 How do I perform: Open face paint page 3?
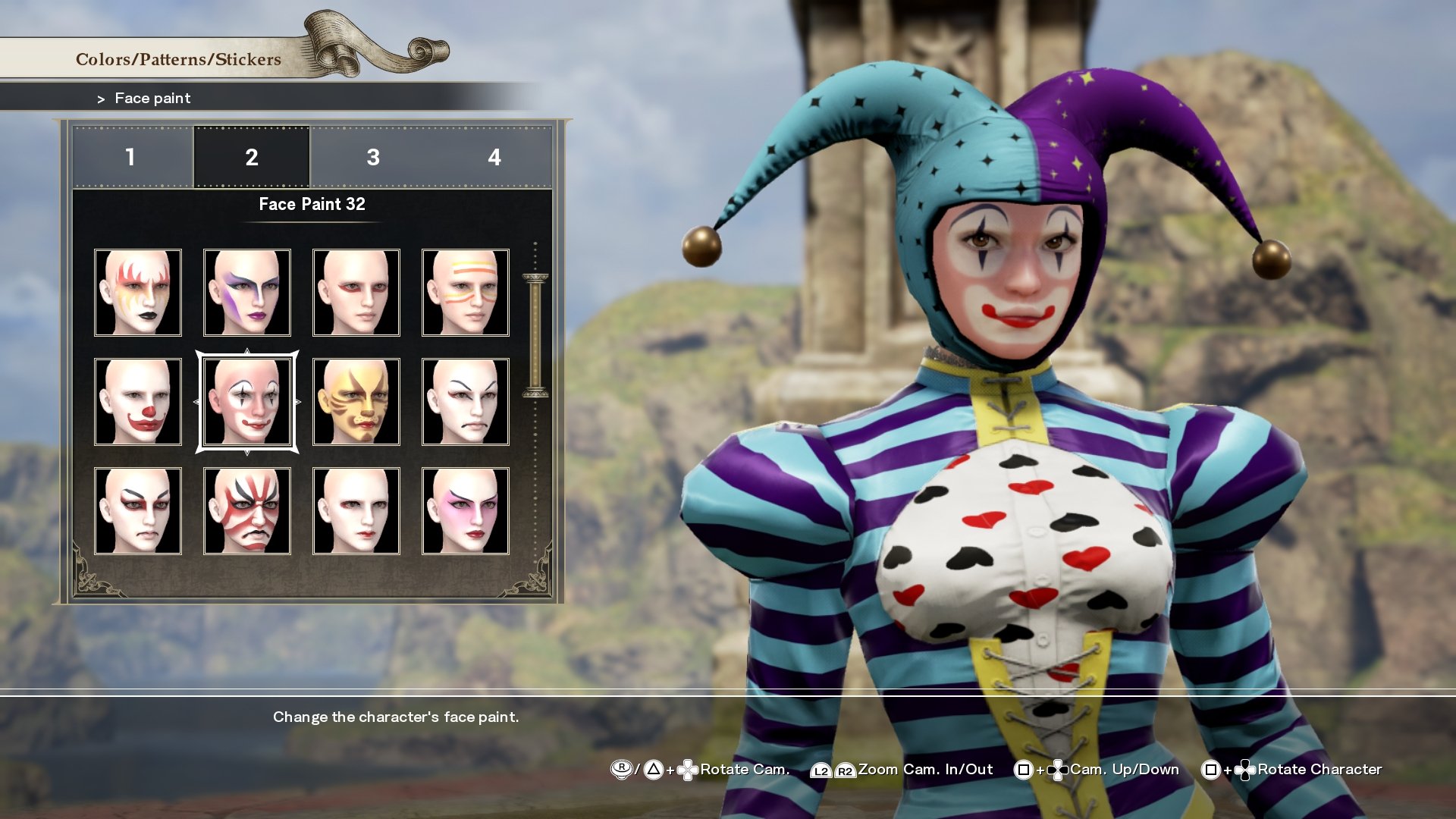372,158
